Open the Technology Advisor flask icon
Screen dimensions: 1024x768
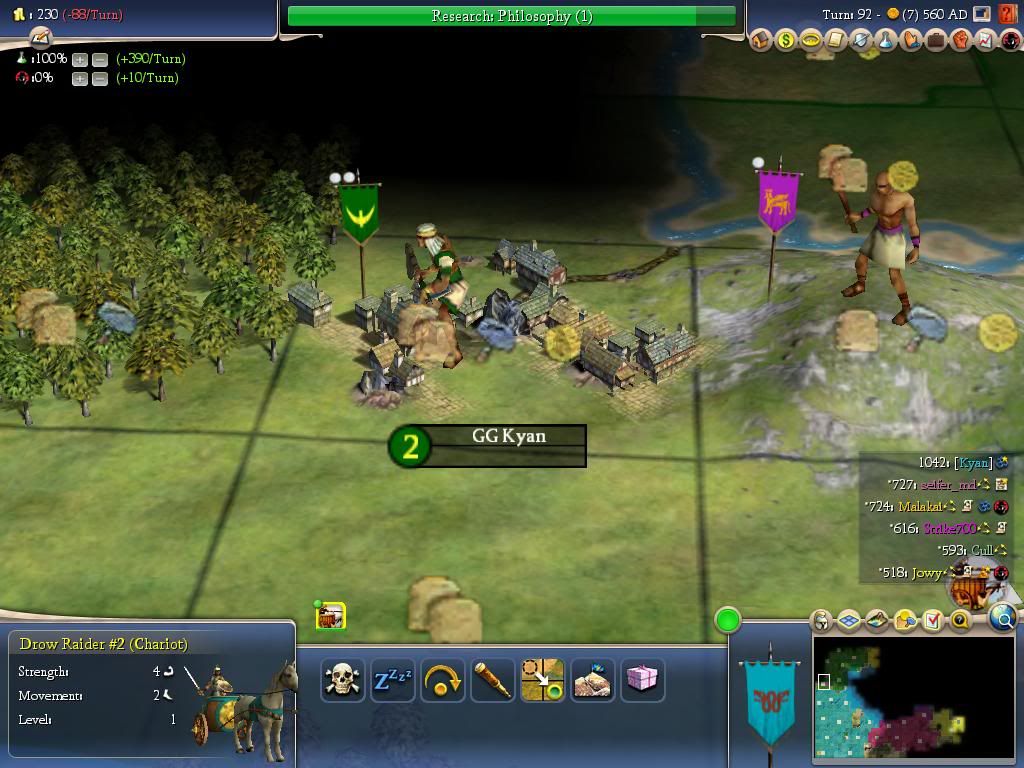(885, 41)
